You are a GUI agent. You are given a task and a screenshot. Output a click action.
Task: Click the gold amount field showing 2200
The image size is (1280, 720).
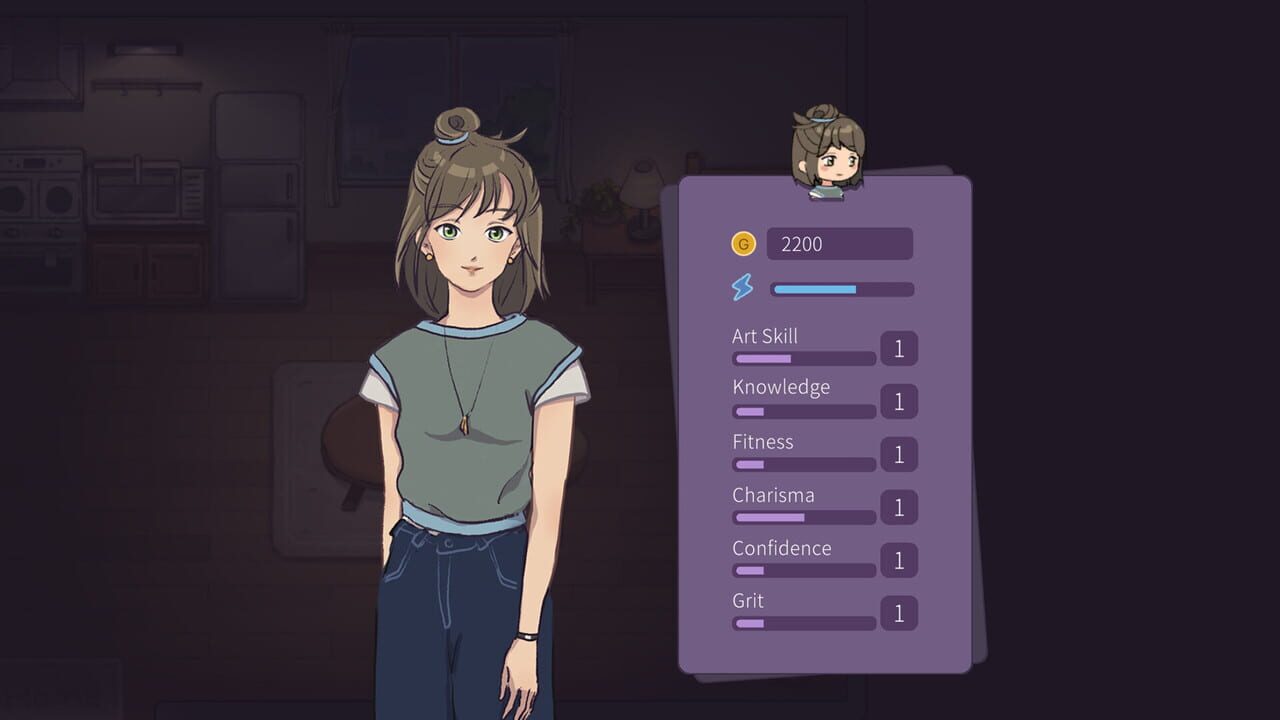(840, 243)
